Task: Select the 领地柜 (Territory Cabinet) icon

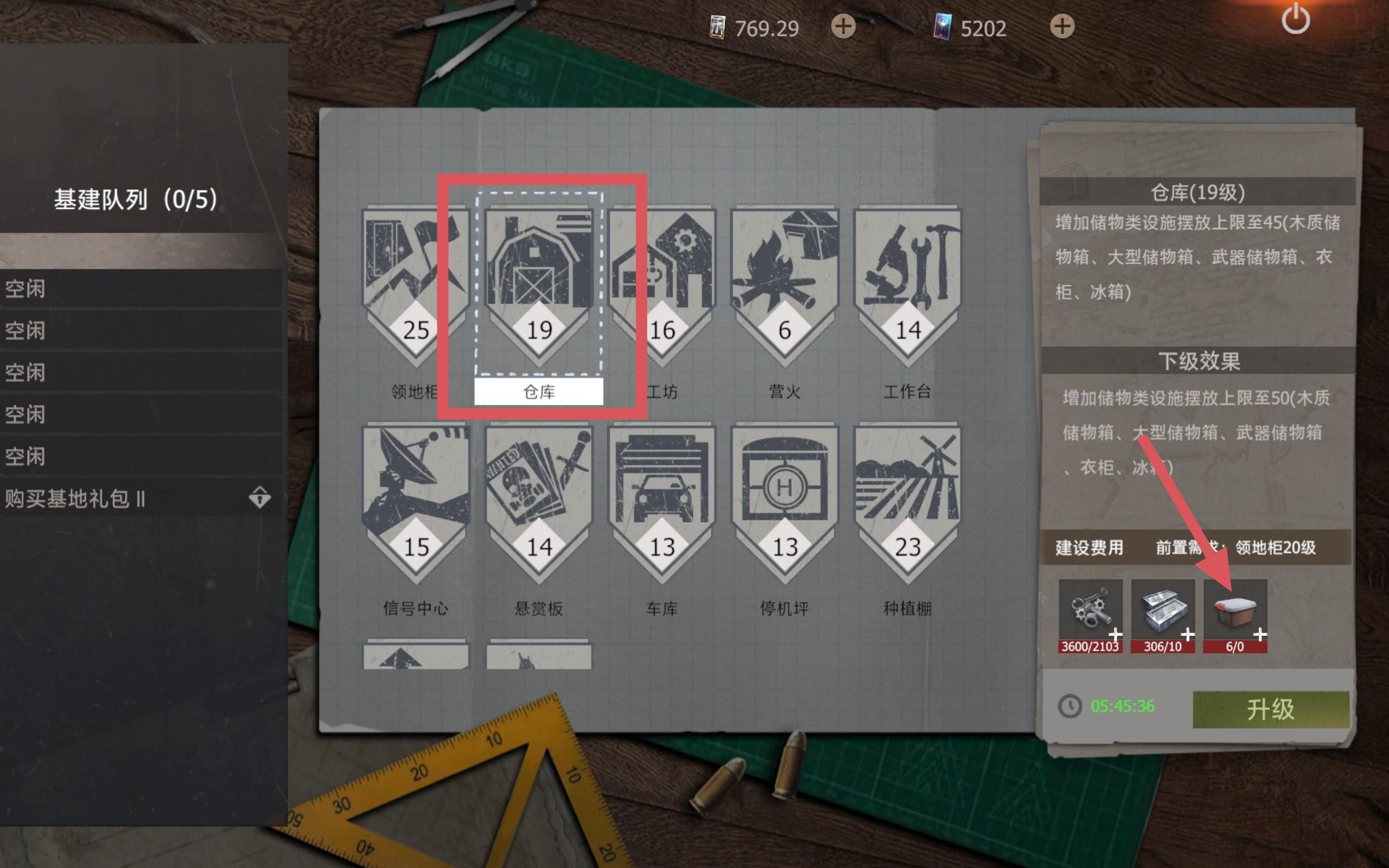Action: (x=415, y=270)
